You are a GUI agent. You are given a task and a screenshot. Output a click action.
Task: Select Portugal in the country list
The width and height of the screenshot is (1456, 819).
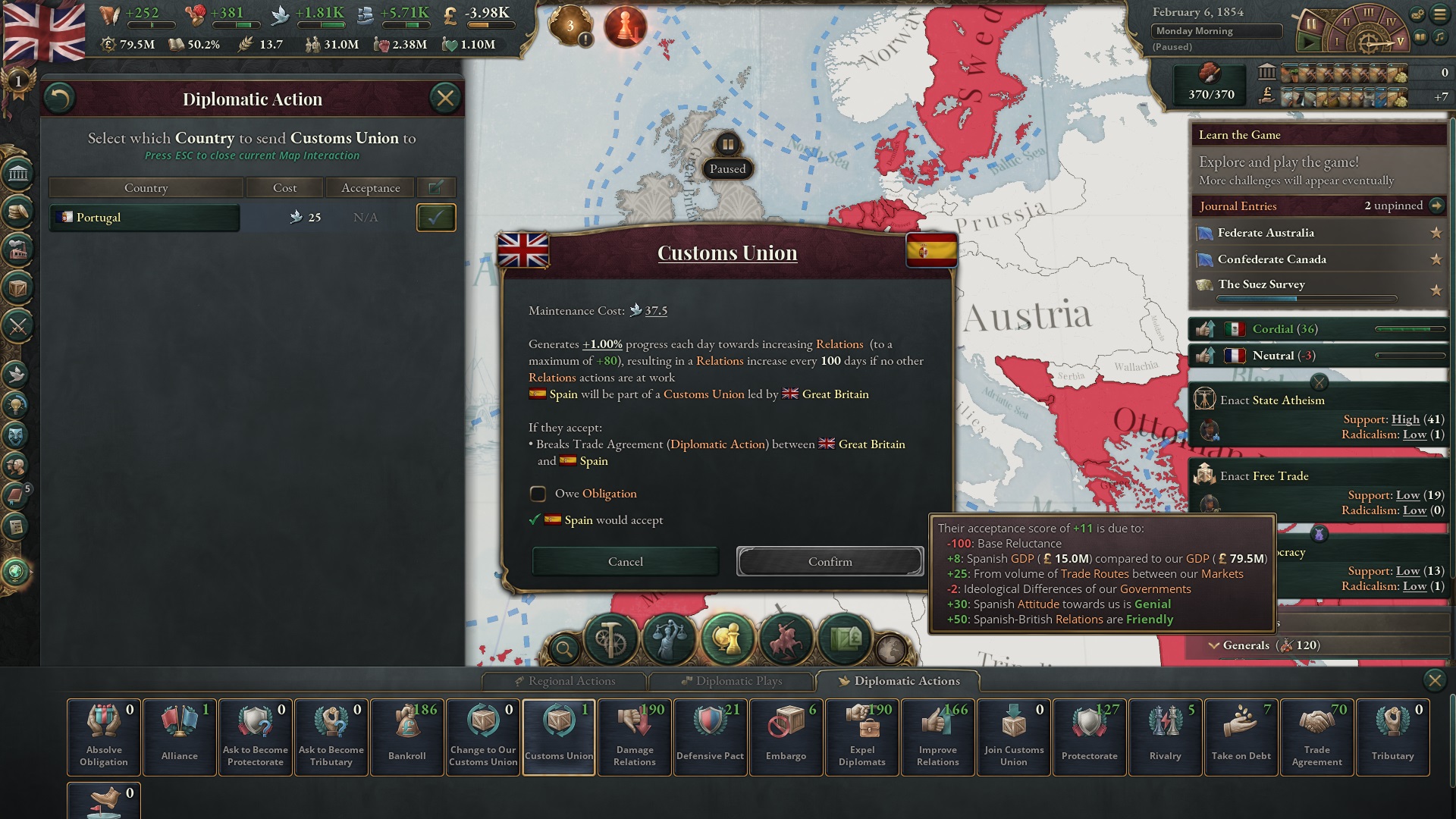144,218
